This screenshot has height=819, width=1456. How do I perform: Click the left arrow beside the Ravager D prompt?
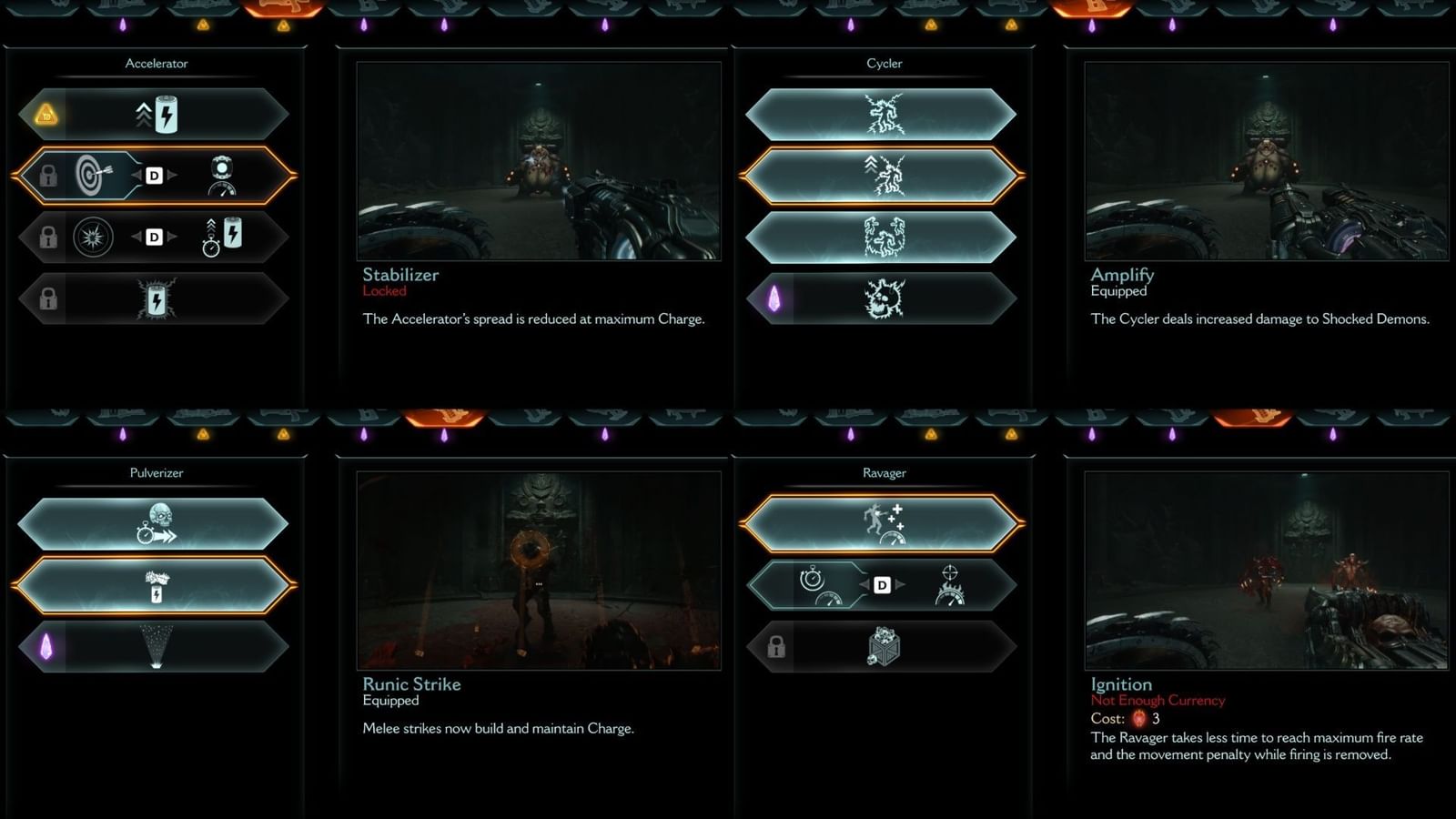[x=863, y=584]
